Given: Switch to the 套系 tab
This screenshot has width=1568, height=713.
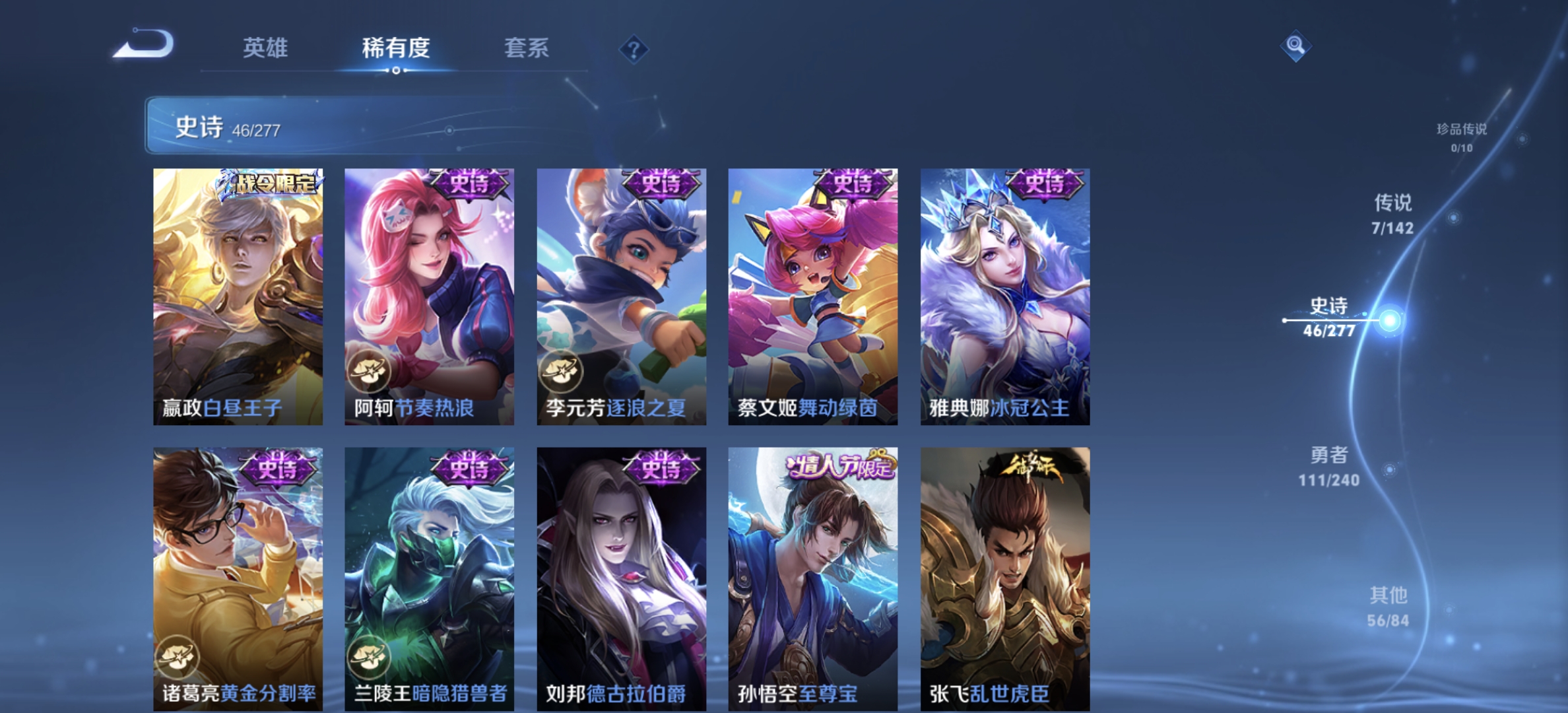Looking at the screenshot, I should click(528, 48).
